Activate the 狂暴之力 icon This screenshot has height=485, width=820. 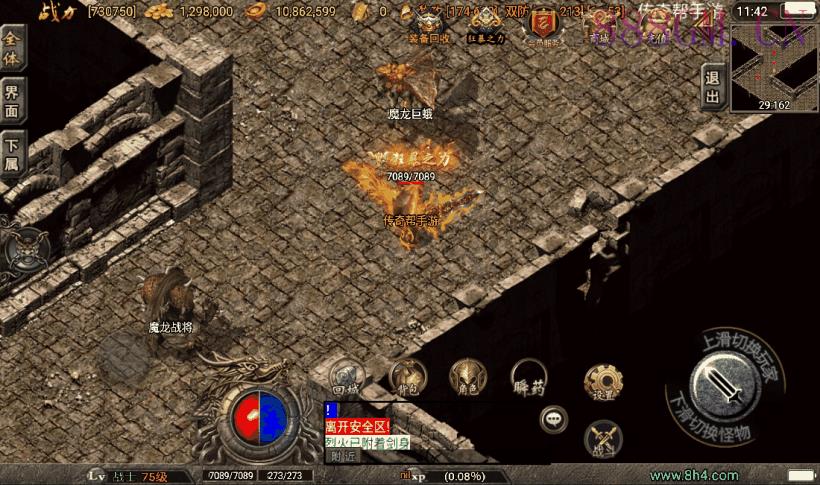pyautogui.click(x=486, y=22)
